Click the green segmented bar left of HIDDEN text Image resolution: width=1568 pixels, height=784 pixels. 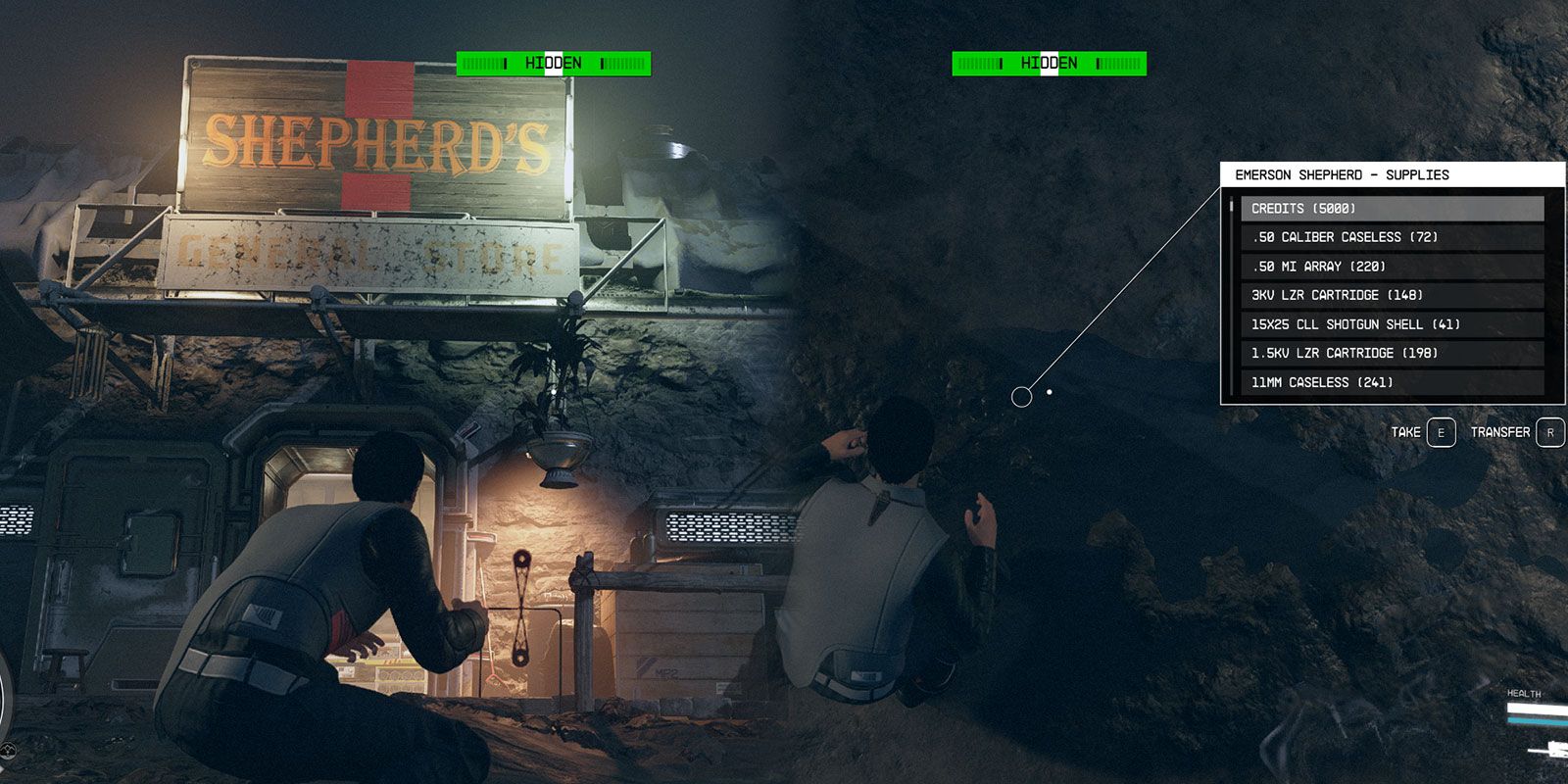486,64
